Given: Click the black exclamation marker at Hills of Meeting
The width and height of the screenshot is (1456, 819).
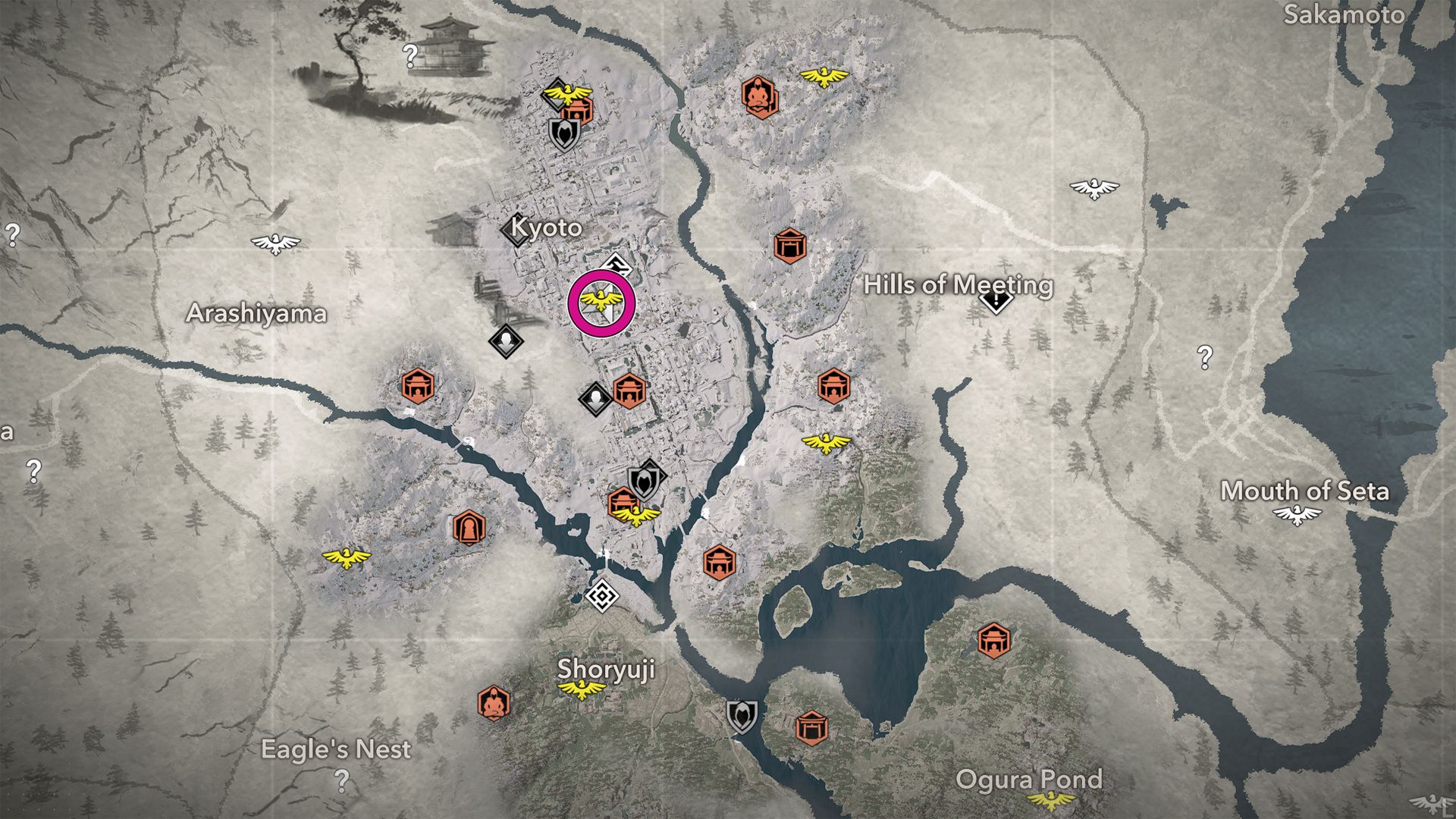Looking at the screenshot, I should click(x=994, y=303).
